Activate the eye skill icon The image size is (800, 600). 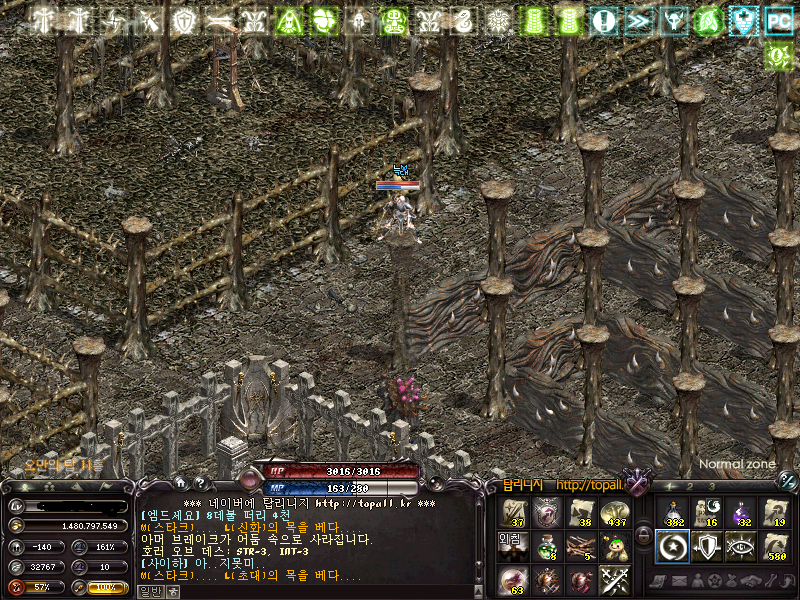click(x=740, y=546)
